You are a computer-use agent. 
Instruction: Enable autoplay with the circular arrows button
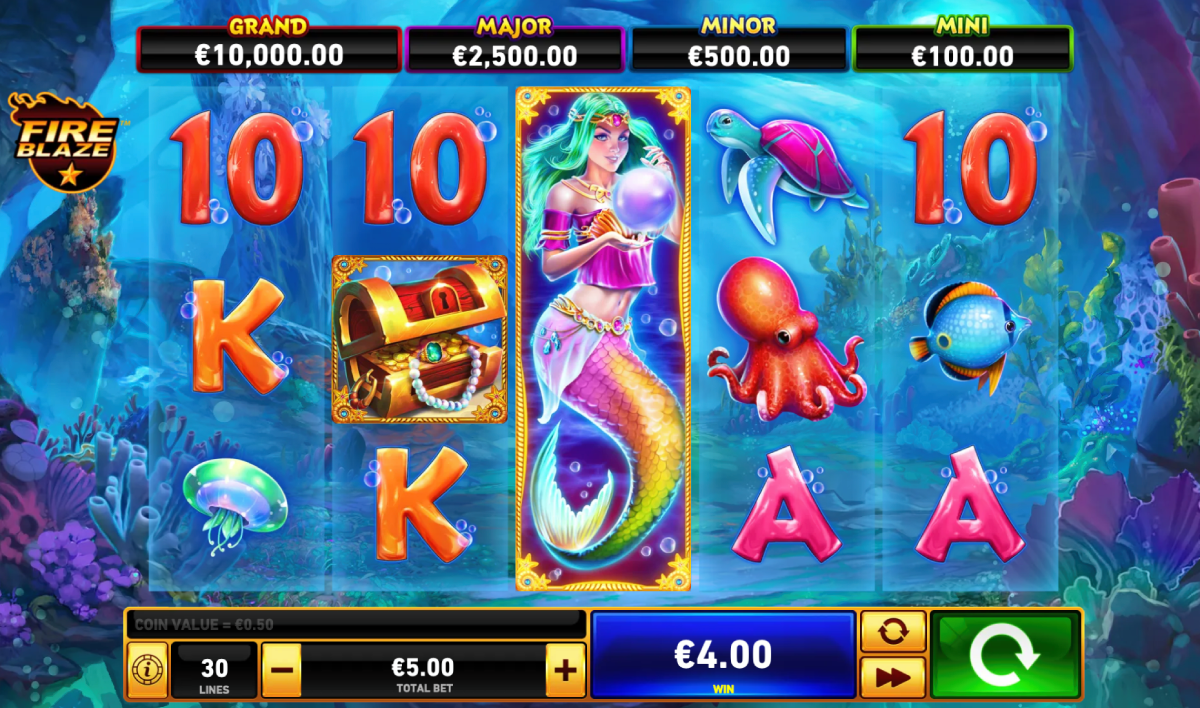(892, 631)
